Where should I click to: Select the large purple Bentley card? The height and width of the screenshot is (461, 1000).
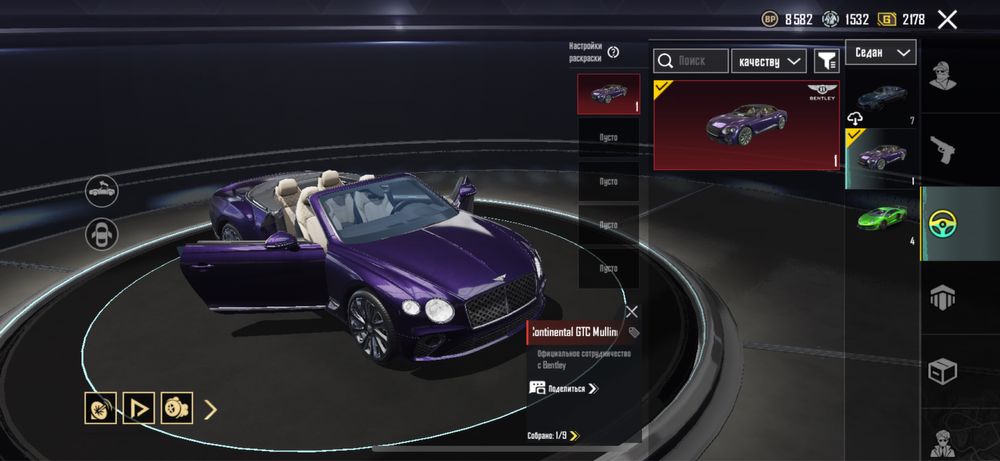click(747, 125)
